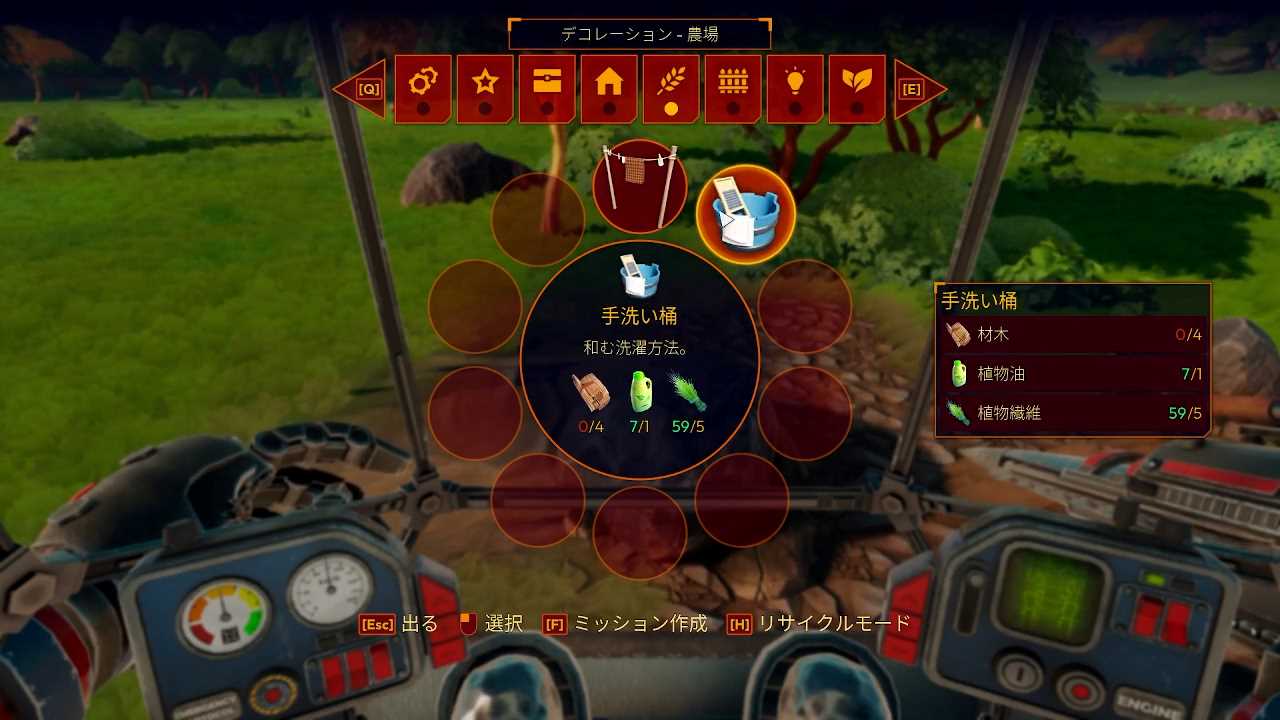
Task: Choose the wheat farm decoration tab
Action: tap(671, 88)
